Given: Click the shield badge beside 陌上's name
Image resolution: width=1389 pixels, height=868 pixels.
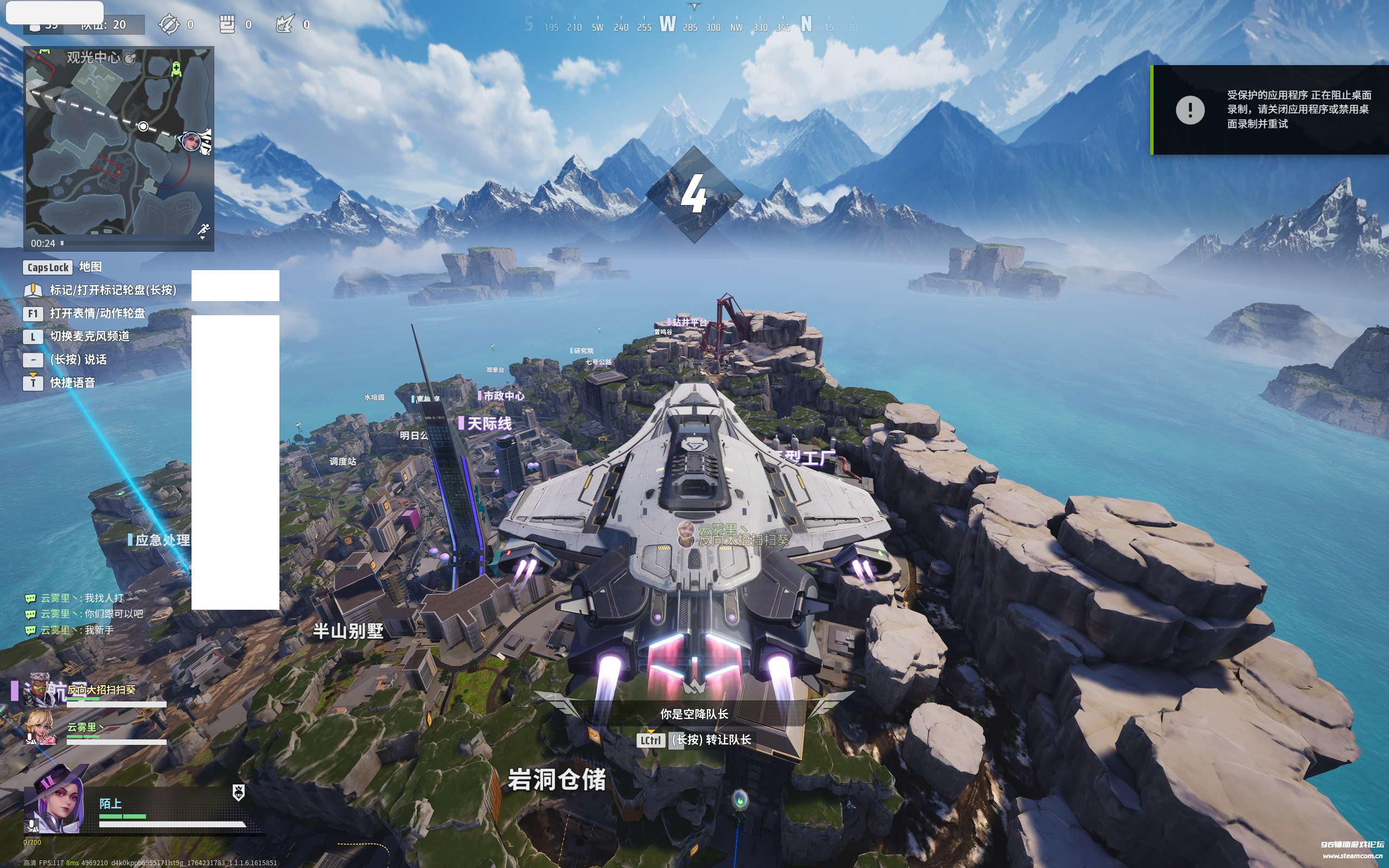Looking at the screenshot, I should [x=238, y=792].
